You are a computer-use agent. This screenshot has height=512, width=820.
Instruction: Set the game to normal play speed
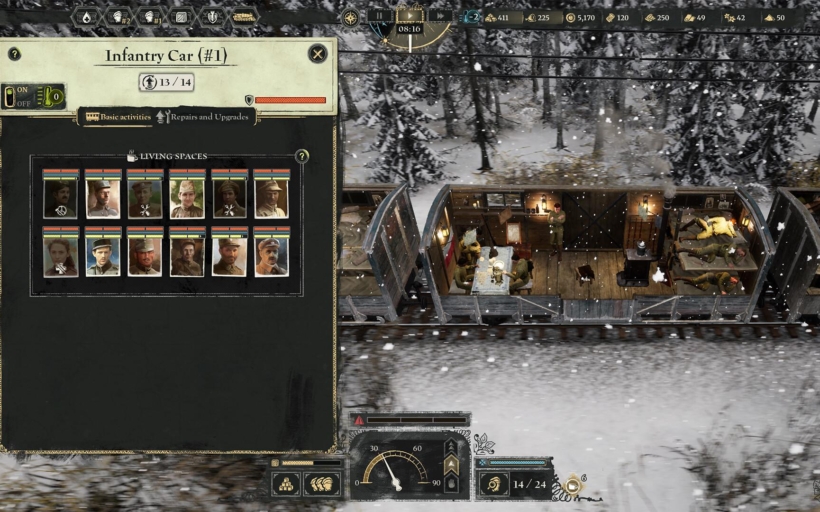[410, 16]
